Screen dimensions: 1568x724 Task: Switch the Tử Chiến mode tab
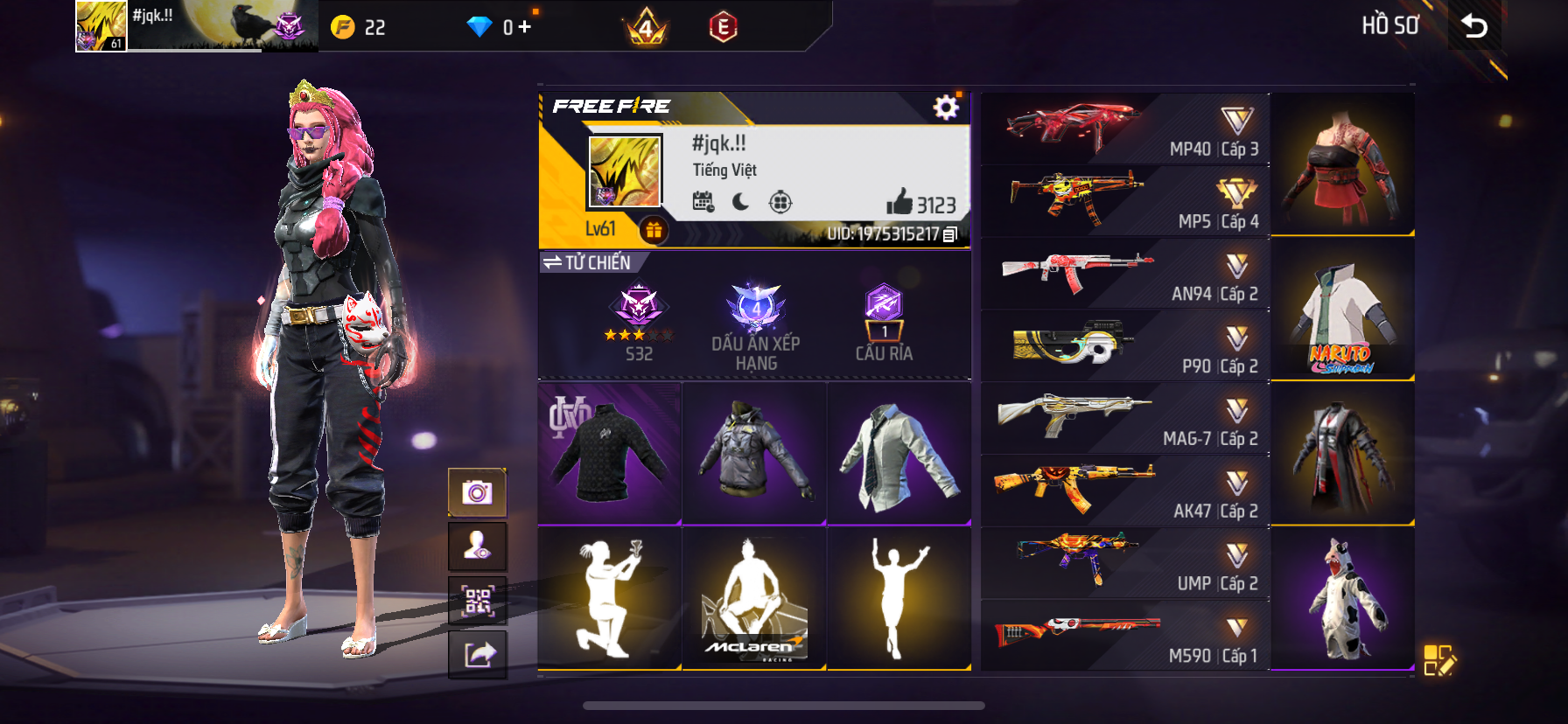(587, 262)
